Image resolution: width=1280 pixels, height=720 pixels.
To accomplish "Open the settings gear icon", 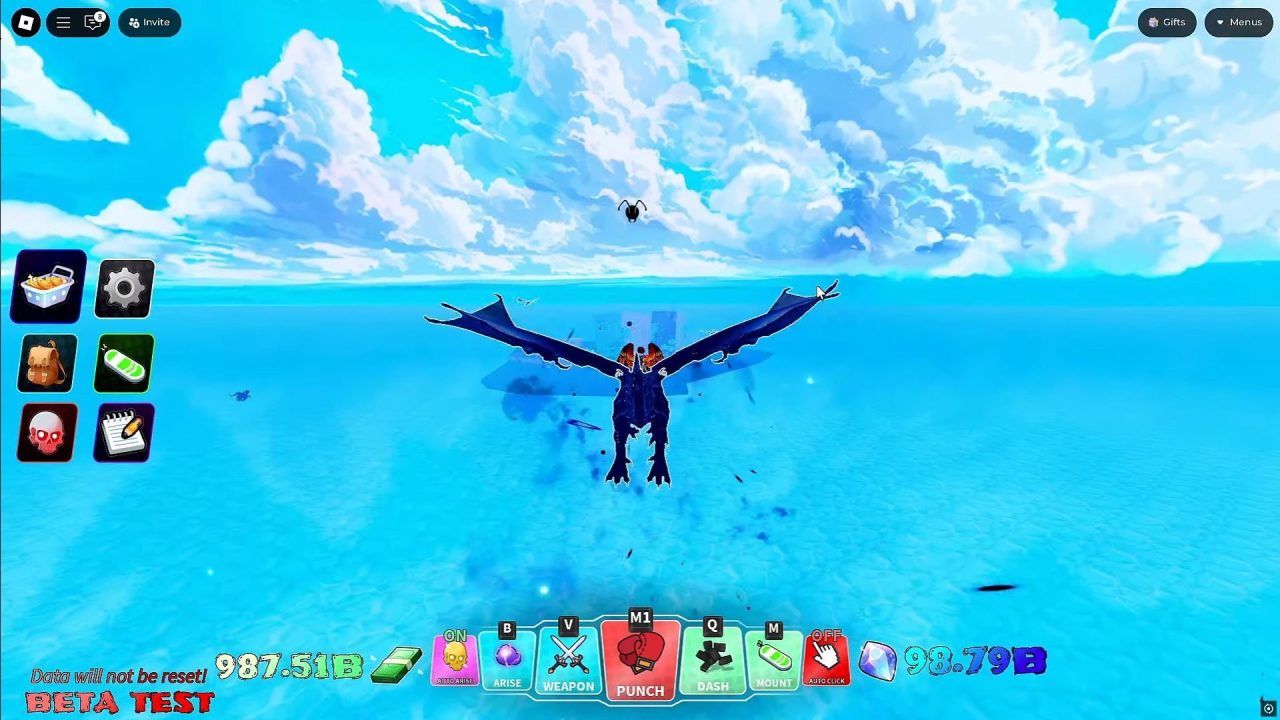I will tap(123, 288).
